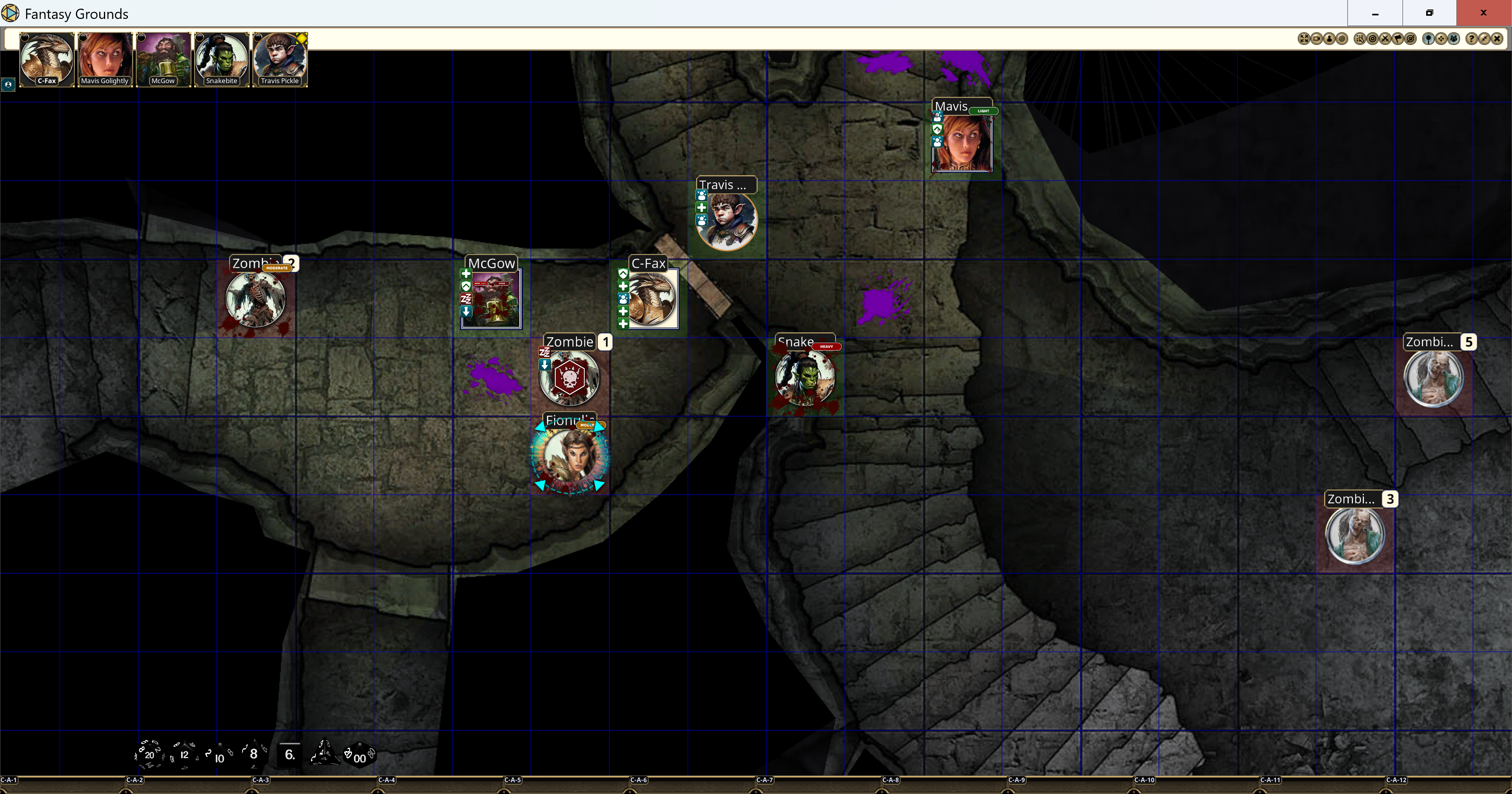Click the party group icon in the toolbar
This screenshot has height=794, width=1512.
pos(1453,39)
